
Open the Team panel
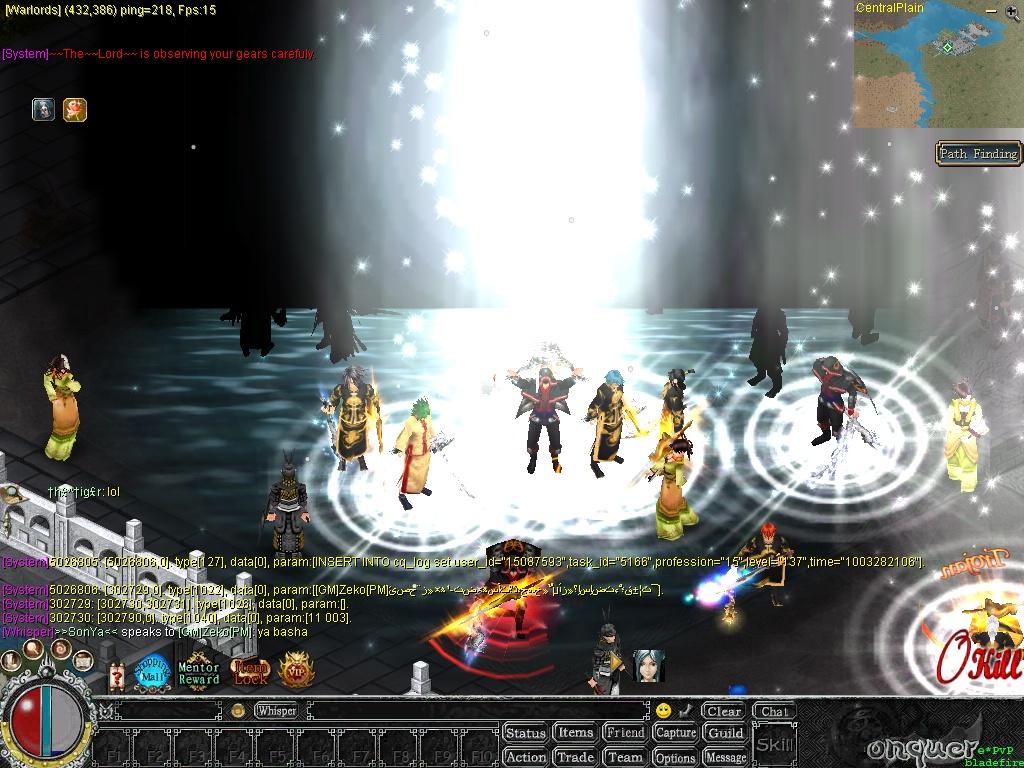point(625,757)
